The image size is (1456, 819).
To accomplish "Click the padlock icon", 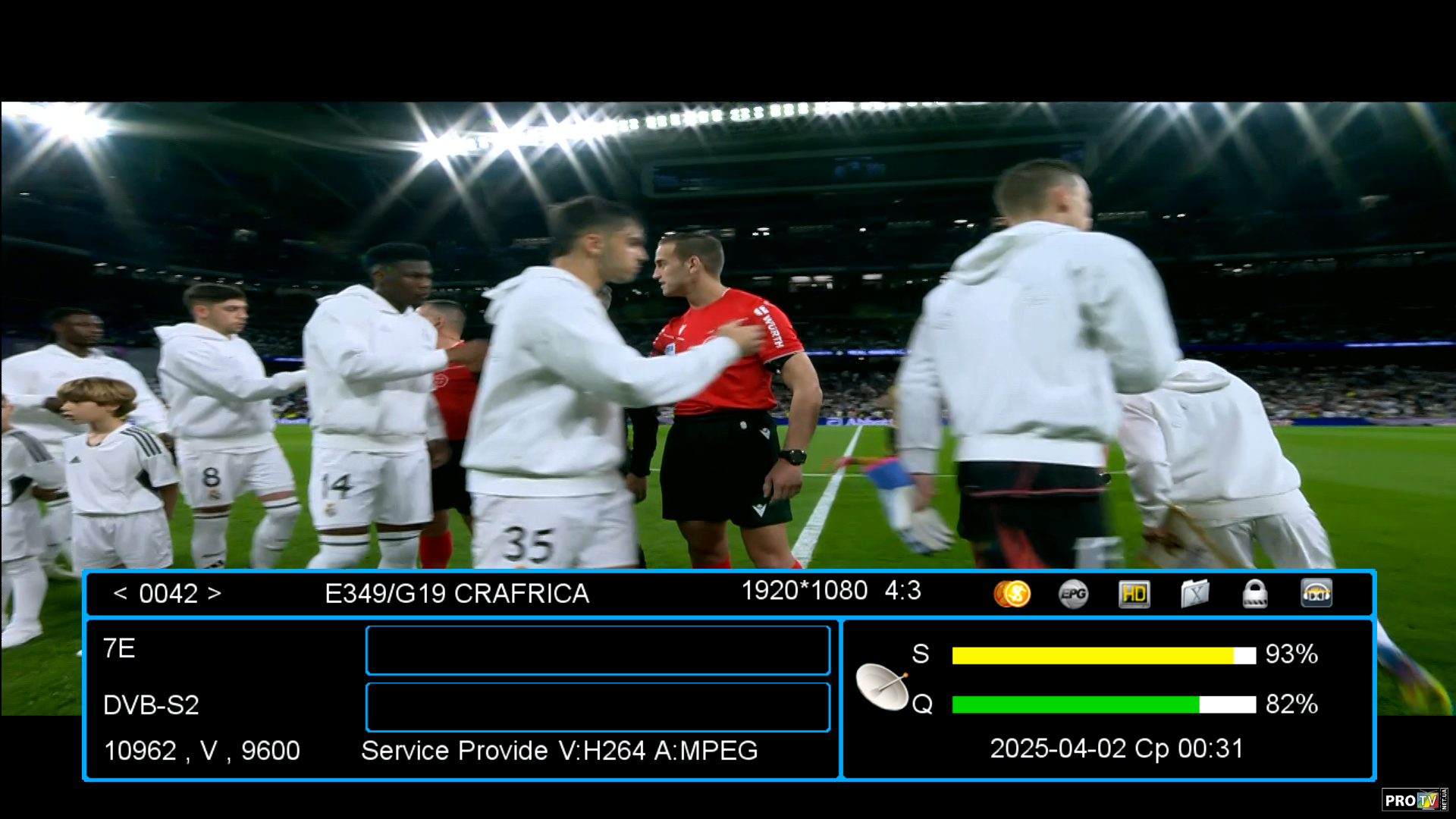I will point(1255,594).
